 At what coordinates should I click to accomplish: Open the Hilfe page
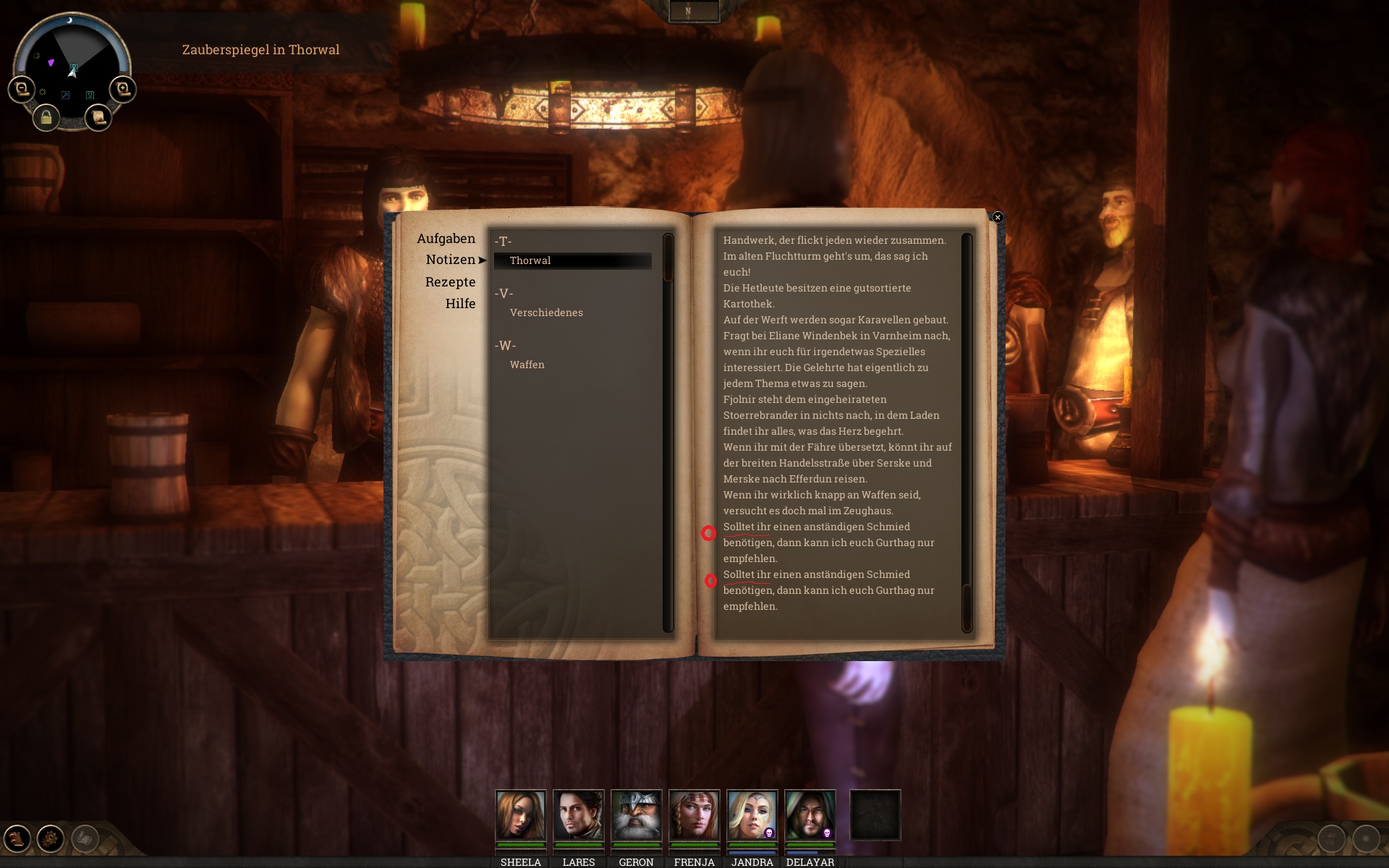pos(461,304)
